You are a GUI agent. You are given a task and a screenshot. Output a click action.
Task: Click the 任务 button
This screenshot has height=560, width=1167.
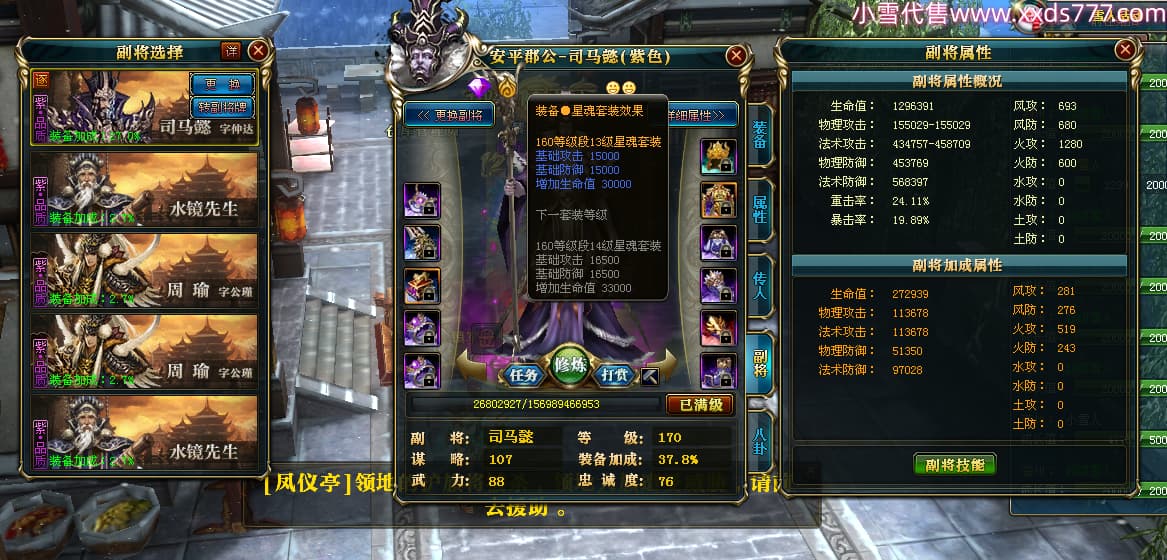click(x=525, y=376)
